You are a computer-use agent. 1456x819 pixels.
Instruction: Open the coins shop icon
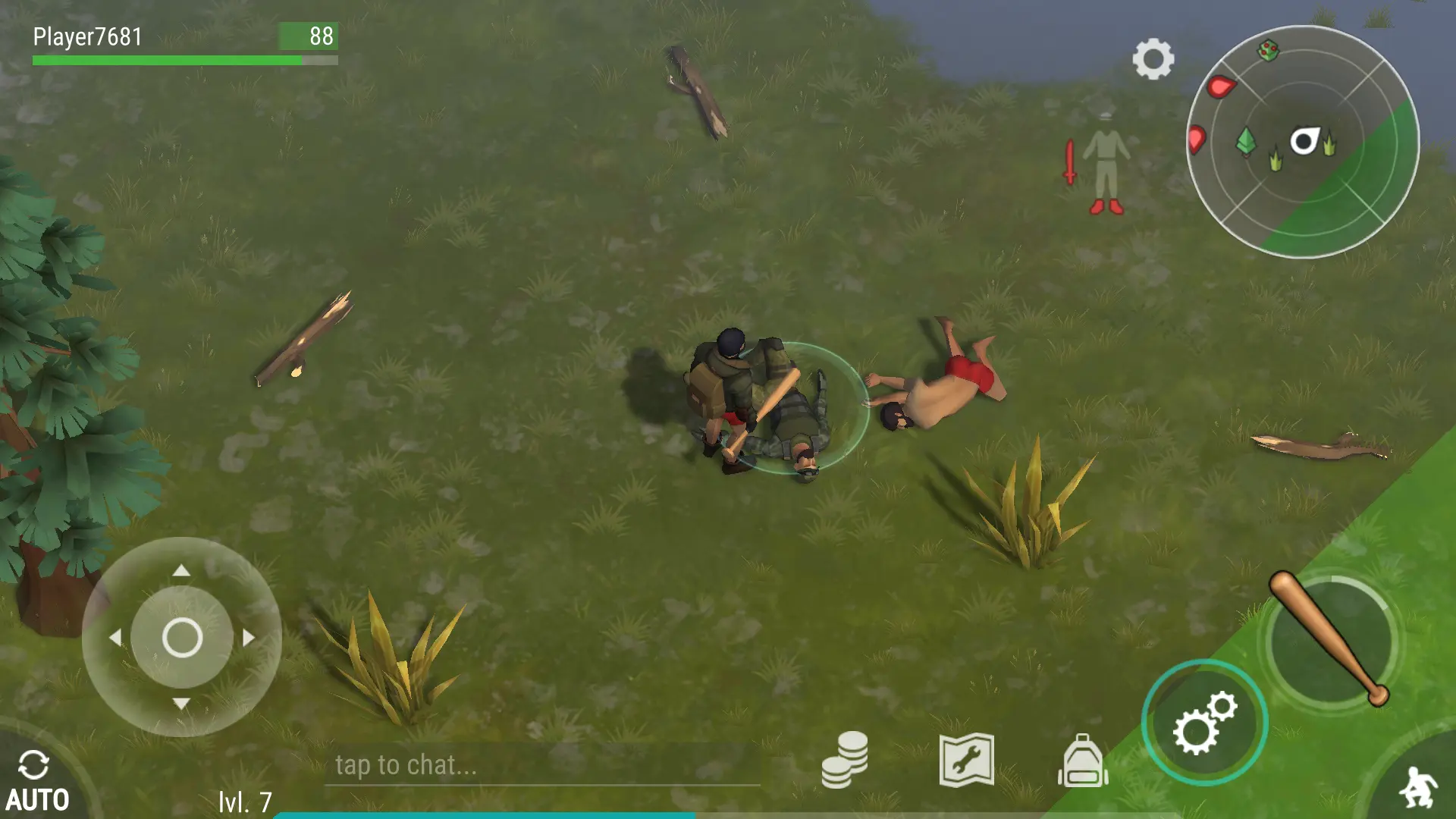[x=844, y=760]
